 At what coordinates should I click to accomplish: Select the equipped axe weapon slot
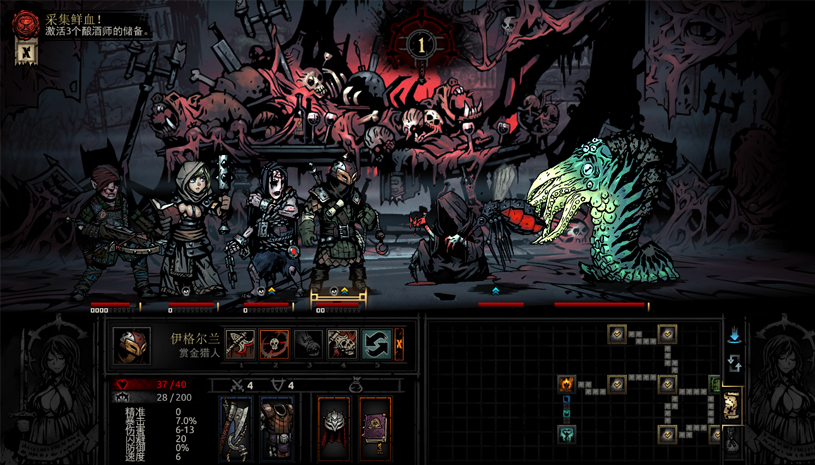click(236, 423)
